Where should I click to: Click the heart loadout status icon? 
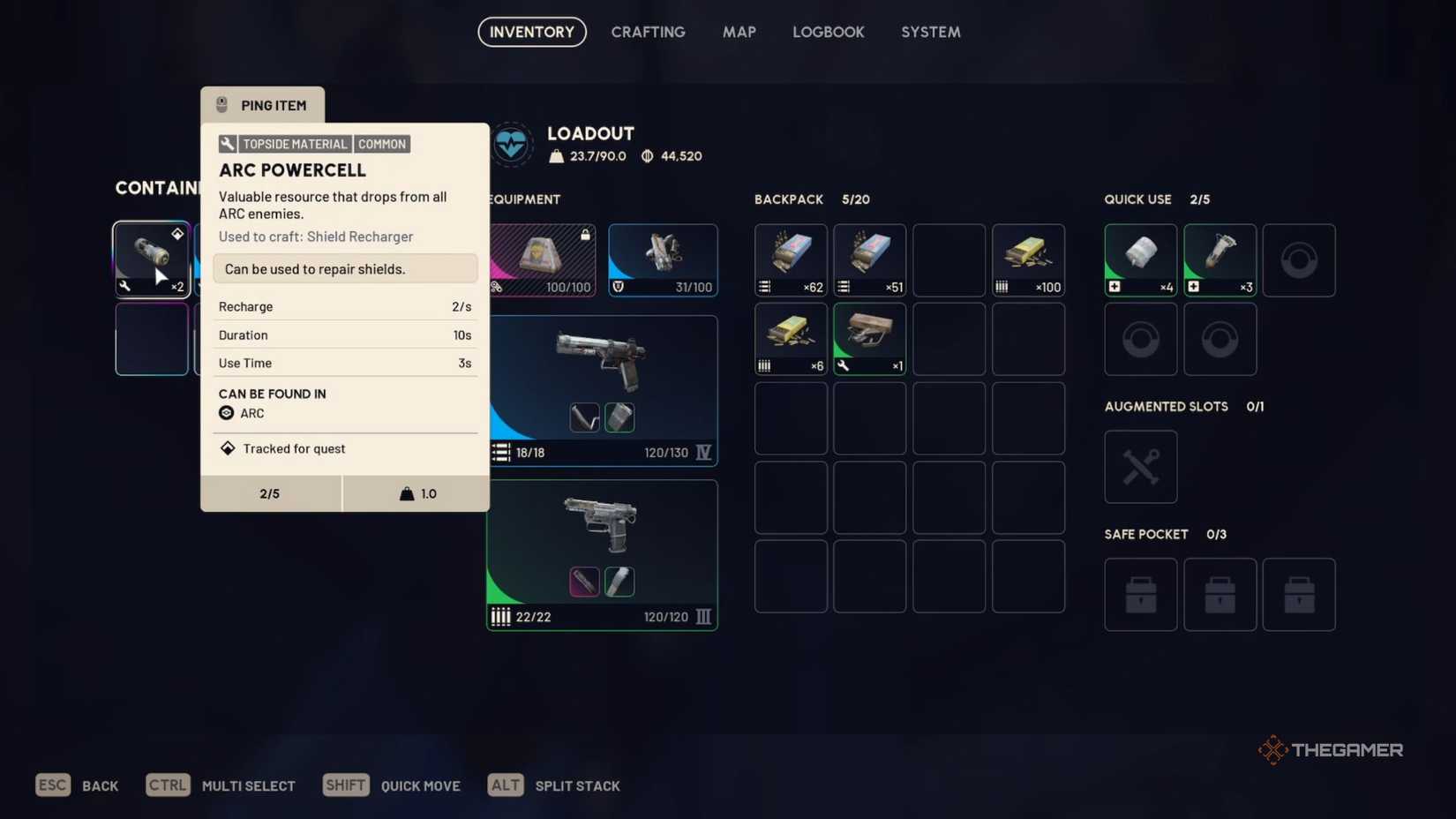513,144
